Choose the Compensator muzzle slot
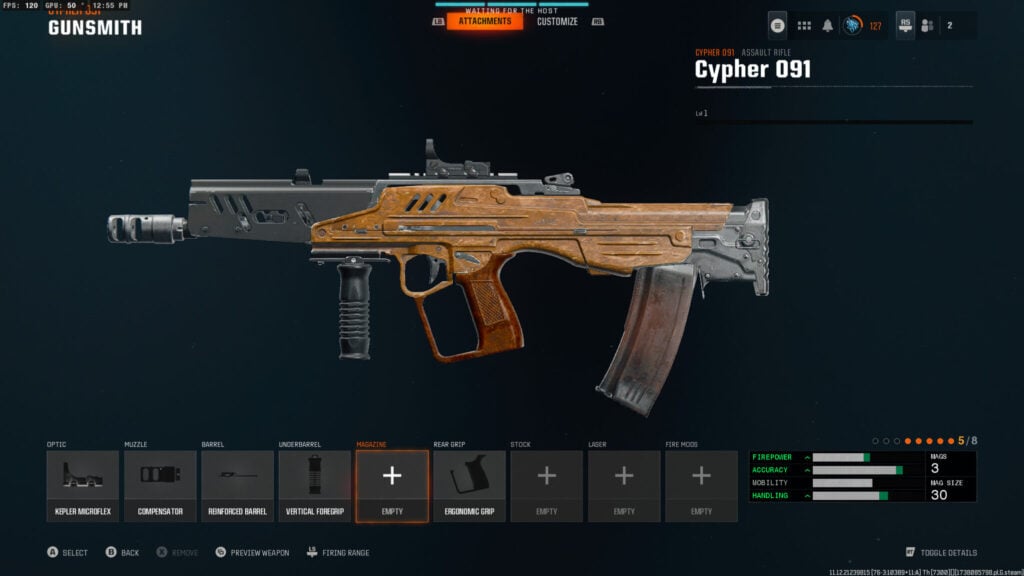 click(160, 486)
